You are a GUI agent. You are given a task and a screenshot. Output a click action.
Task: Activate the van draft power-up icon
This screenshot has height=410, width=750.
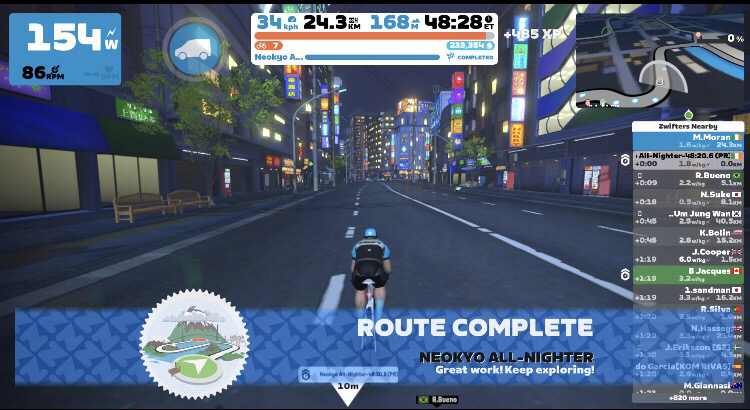pyautogui.click(x=193, y=48)
